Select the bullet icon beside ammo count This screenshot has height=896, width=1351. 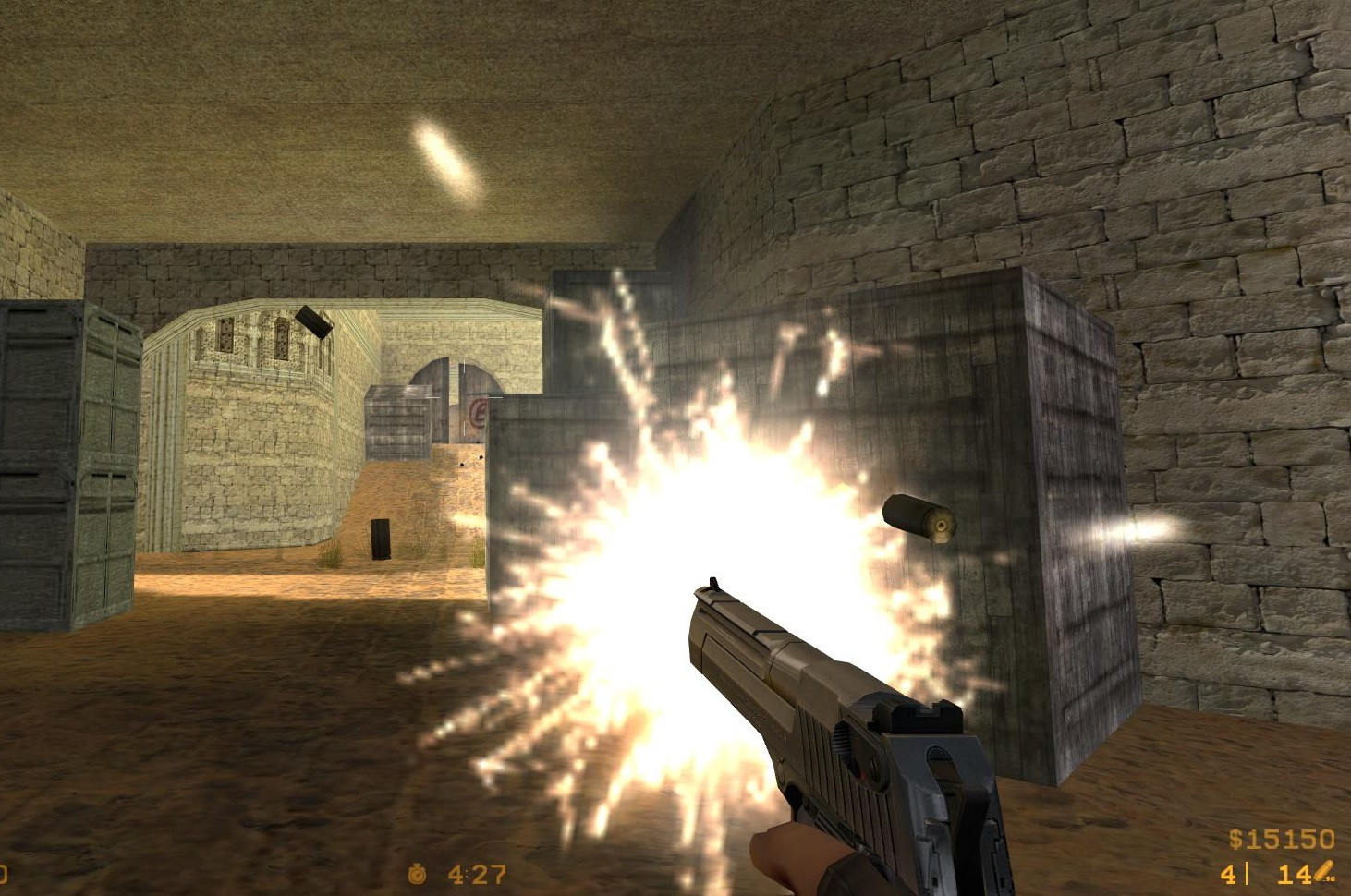(x=1321, y=870)
